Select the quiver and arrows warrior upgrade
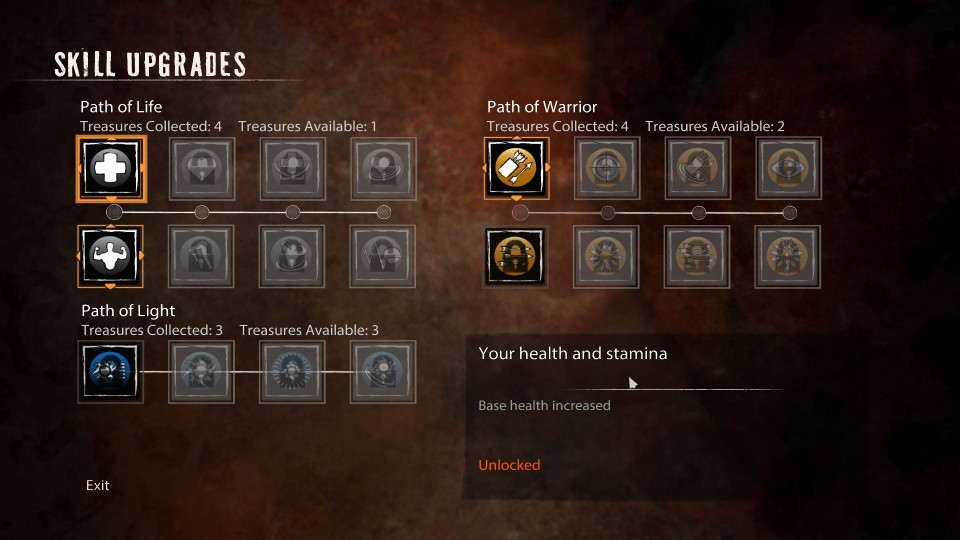 coord(517,168)
